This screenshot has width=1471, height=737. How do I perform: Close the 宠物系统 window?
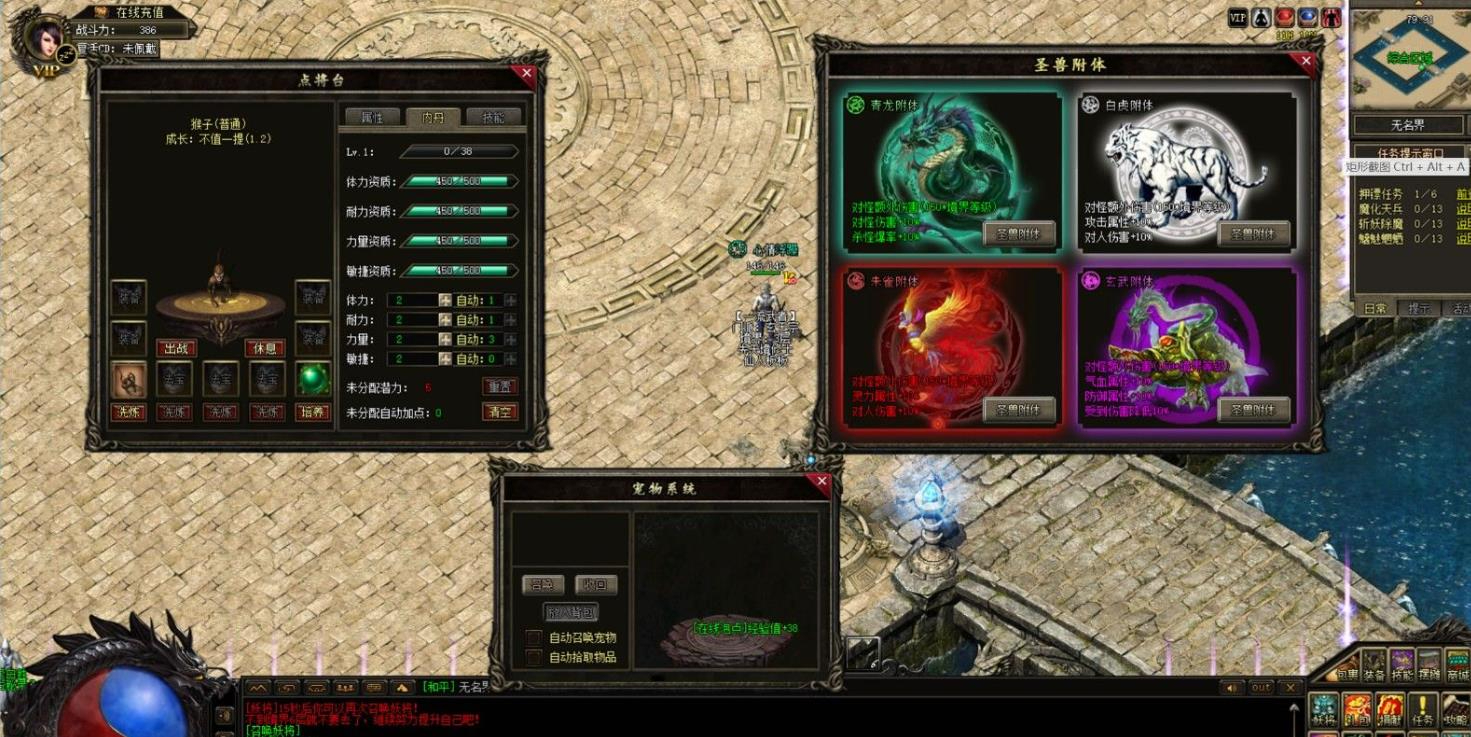click(822, 482)
